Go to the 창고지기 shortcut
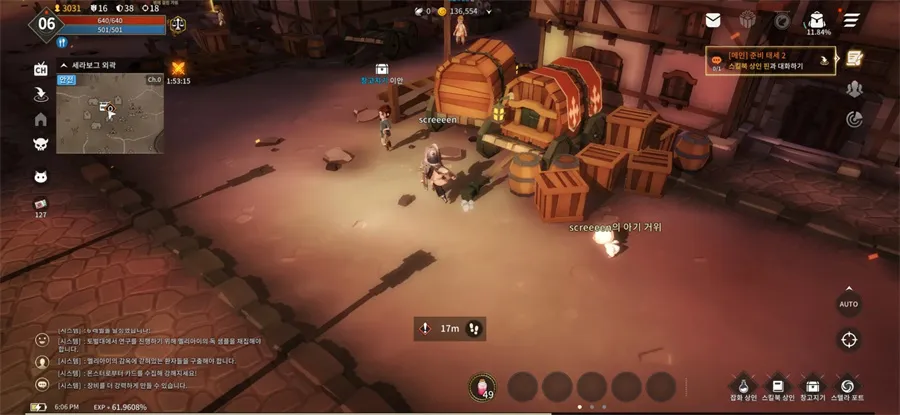900x415 pixels. point(813,386)
